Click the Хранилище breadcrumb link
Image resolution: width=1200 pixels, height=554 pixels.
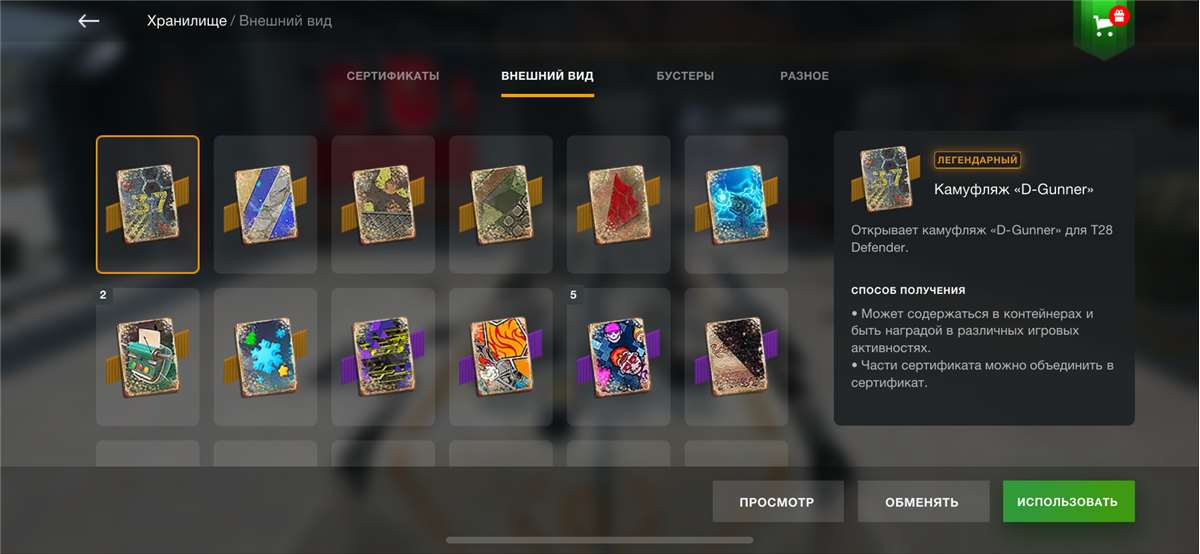[x=187, y=21]
